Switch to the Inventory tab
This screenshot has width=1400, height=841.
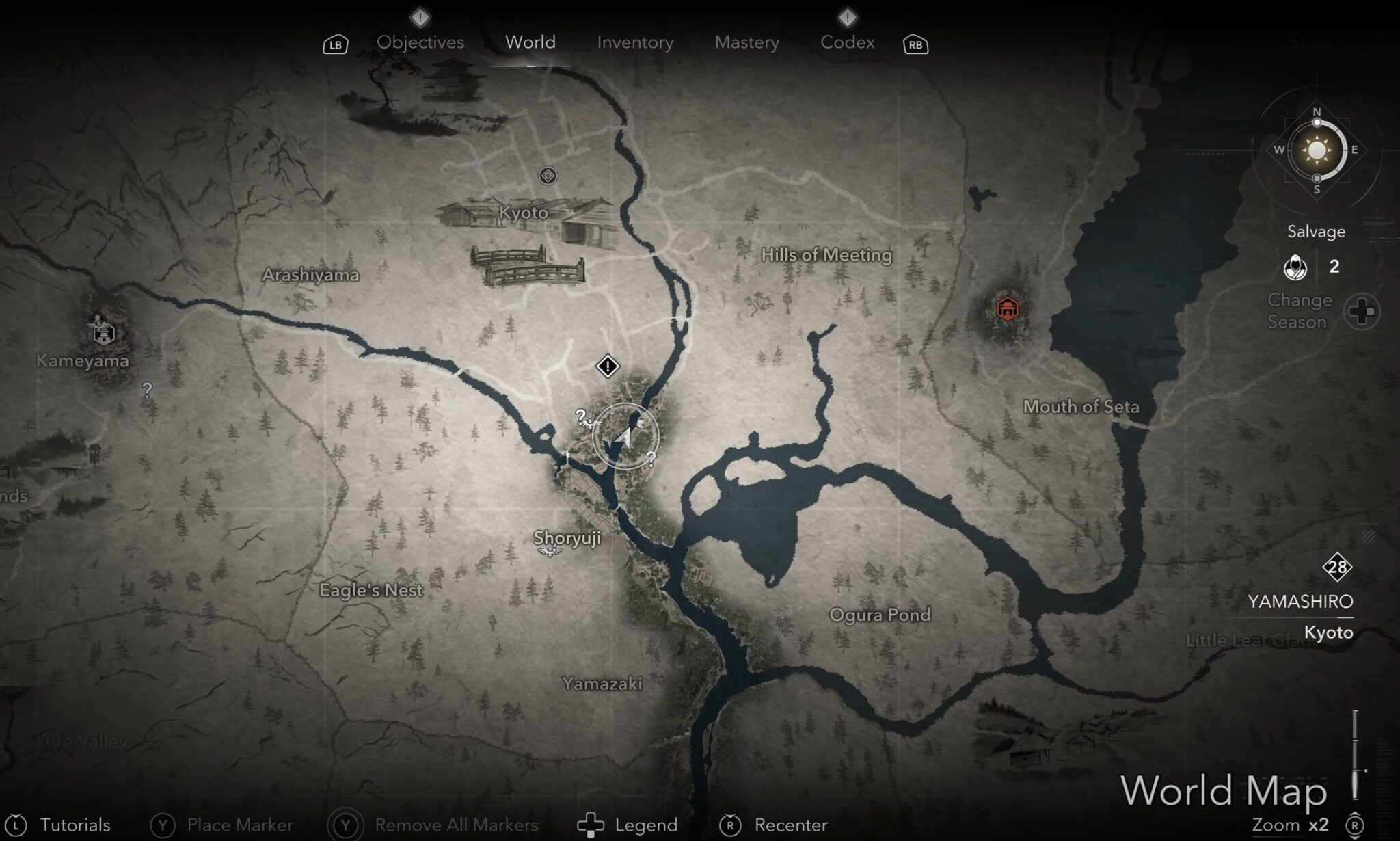click(634, 42)
